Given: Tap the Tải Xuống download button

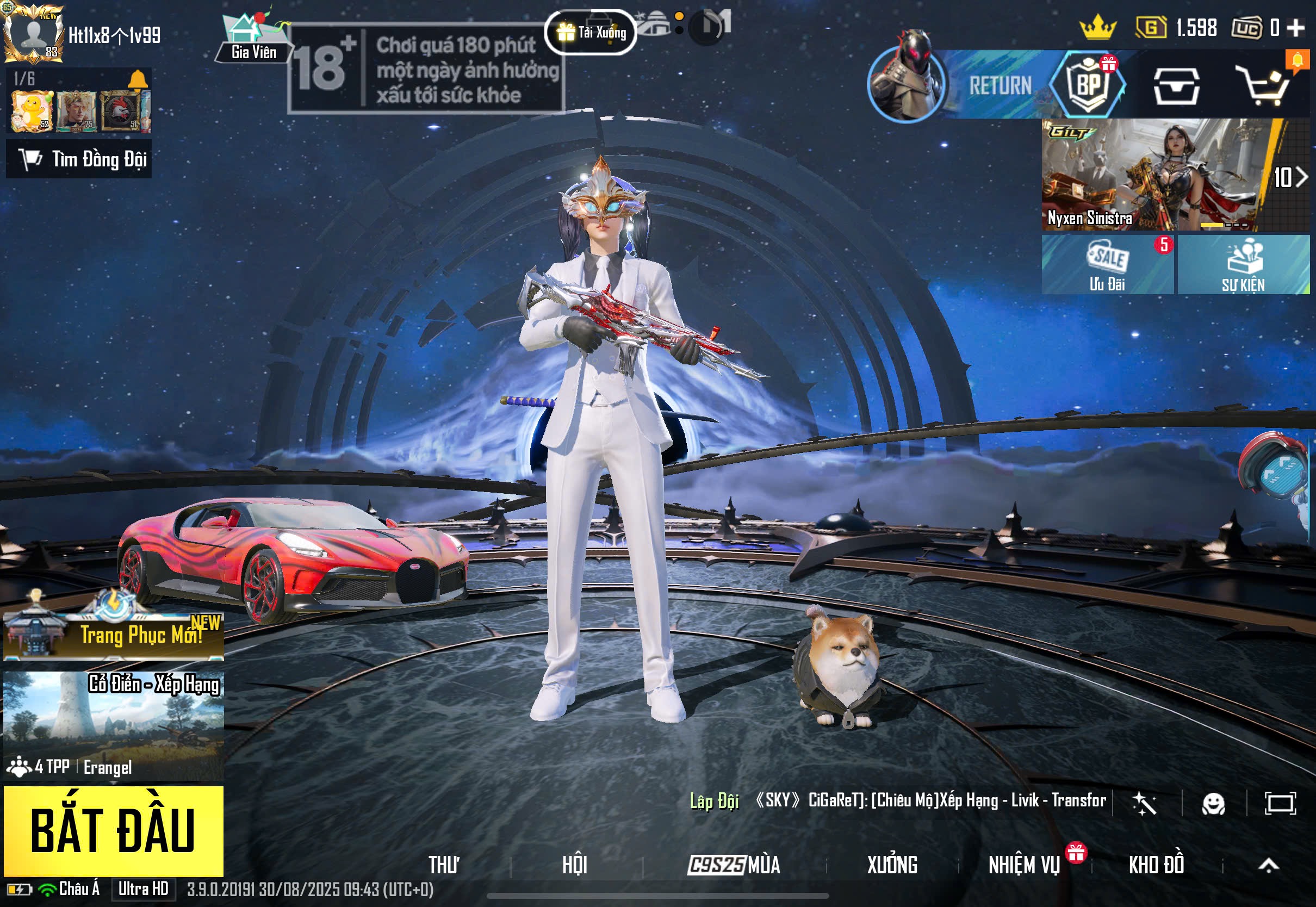Looking at the screenshot, I should coord(591,33).
